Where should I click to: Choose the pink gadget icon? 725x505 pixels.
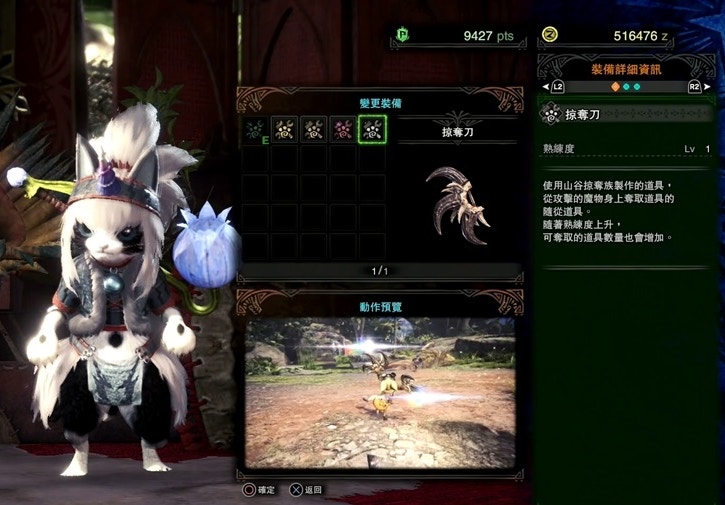pos(343,129)
